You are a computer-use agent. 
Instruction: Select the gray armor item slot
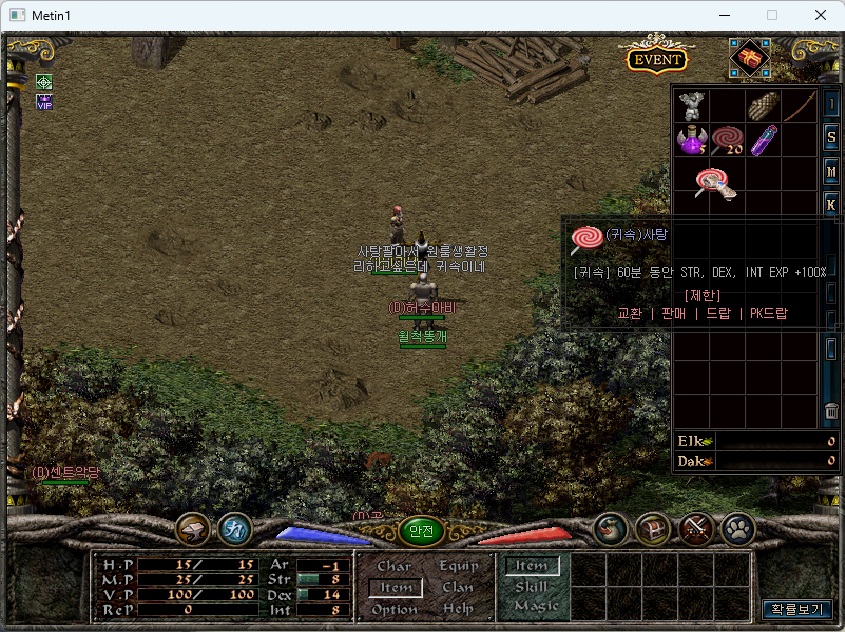point(691,105)
